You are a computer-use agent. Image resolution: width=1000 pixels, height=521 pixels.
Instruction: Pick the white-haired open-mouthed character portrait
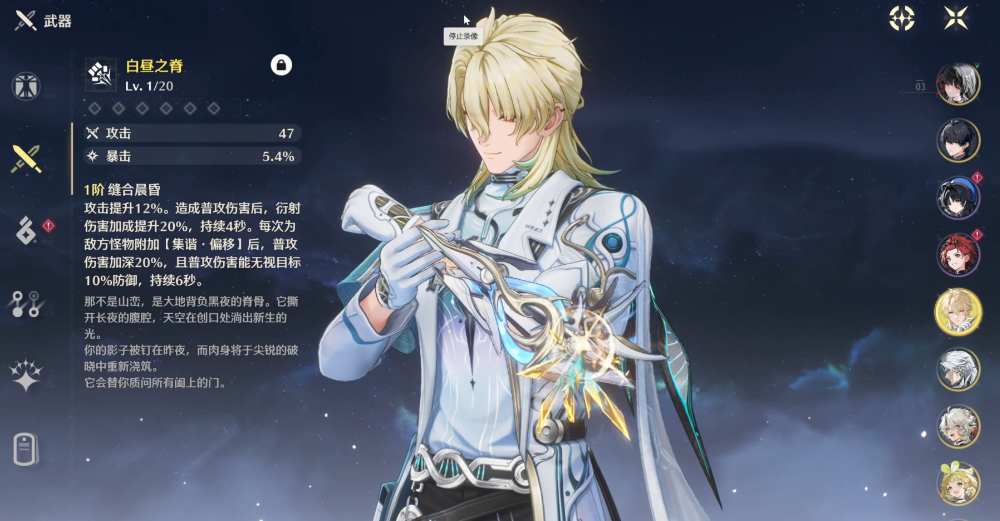[957, 426]
